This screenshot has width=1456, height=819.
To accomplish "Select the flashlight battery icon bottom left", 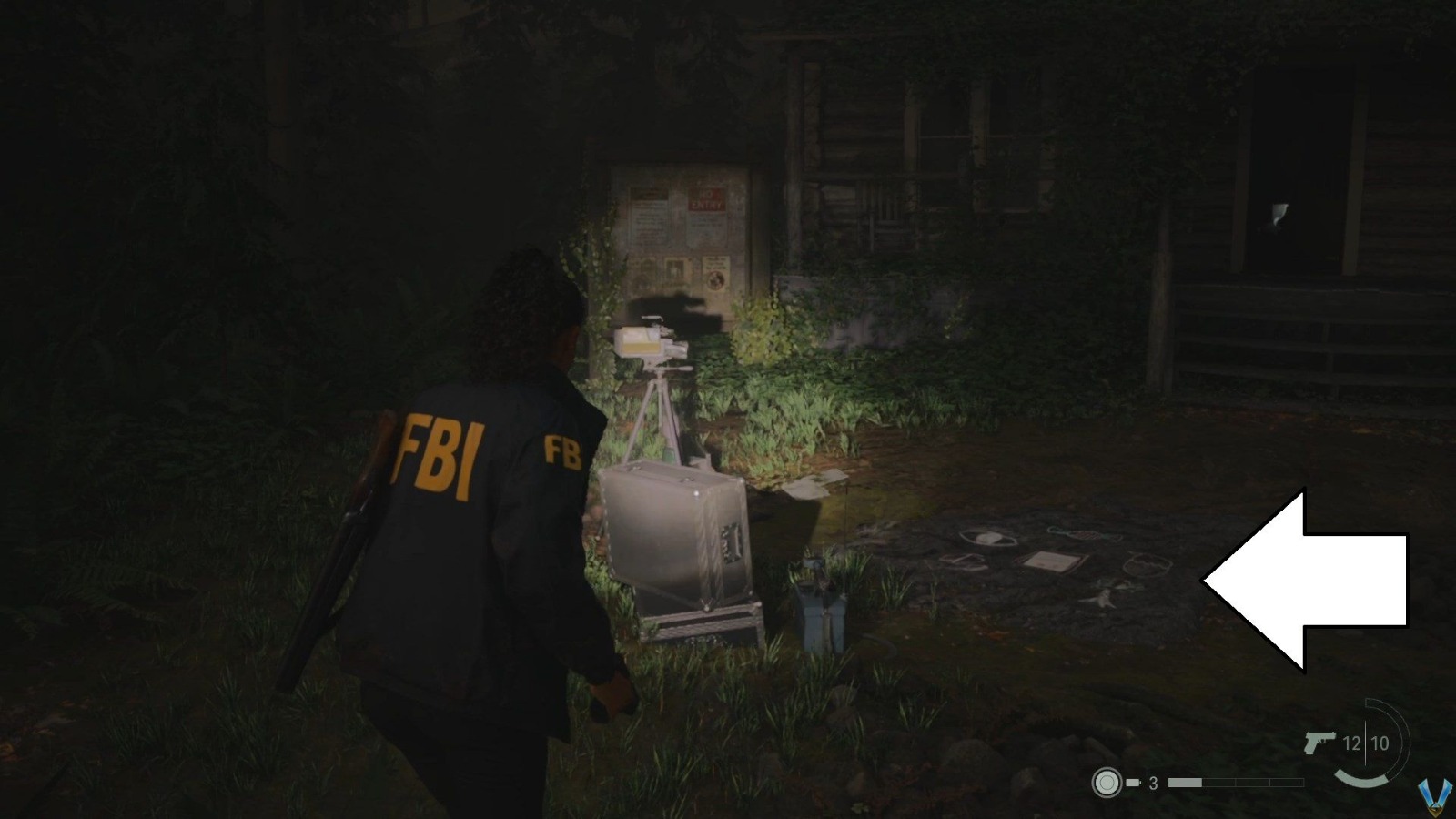I will click(1106, 781).
